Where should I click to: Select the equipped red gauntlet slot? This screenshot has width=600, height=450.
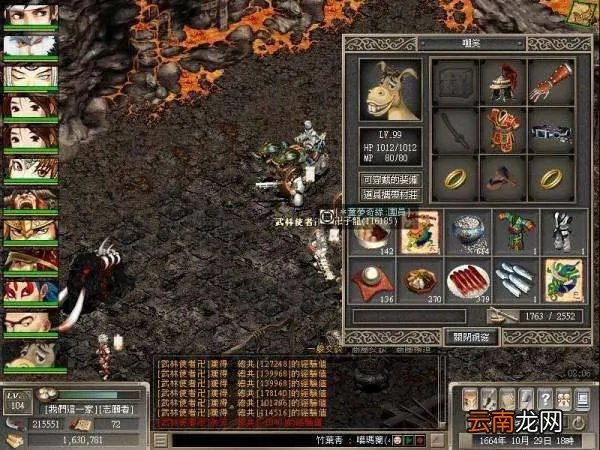pos(550,82)
